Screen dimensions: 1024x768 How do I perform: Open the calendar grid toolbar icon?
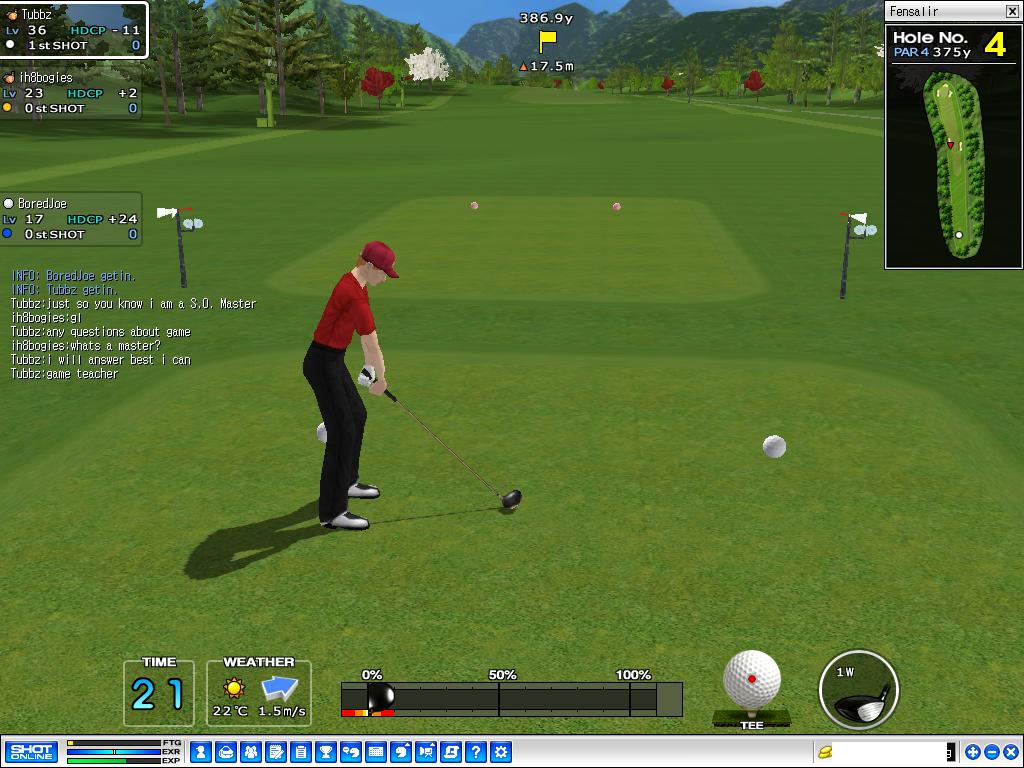click(376, 752)
